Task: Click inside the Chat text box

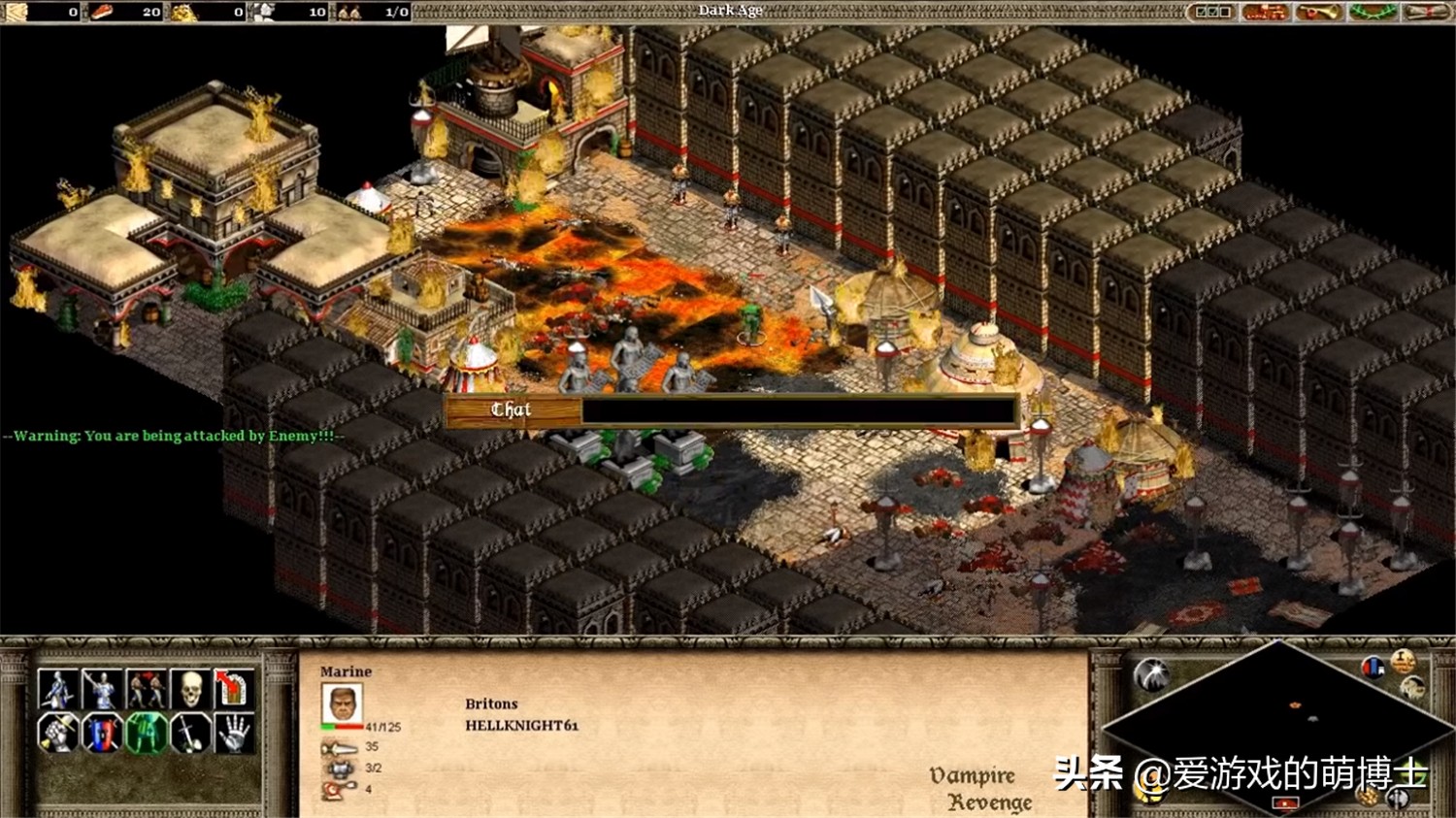Action: (x=798, y=410)
